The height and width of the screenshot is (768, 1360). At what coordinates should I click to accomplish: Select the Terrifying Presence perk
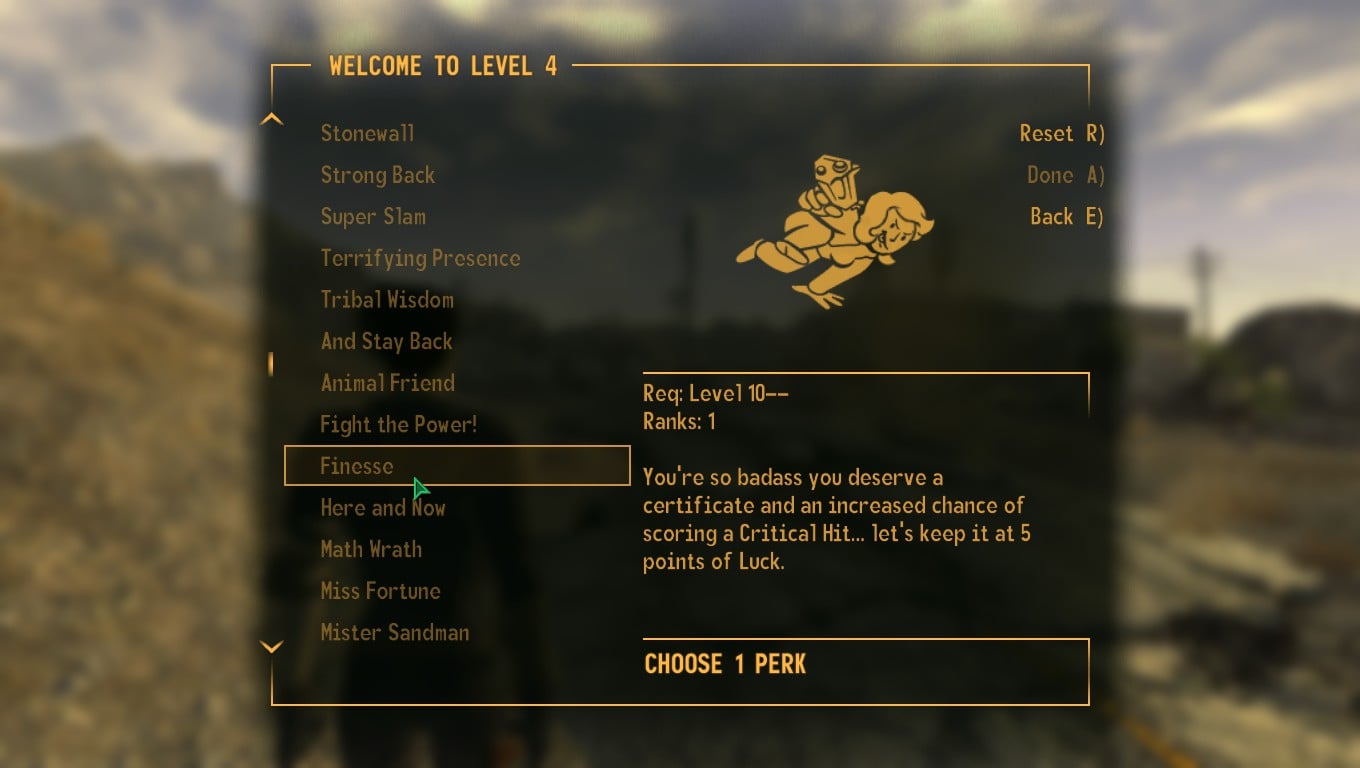[420, 257]
